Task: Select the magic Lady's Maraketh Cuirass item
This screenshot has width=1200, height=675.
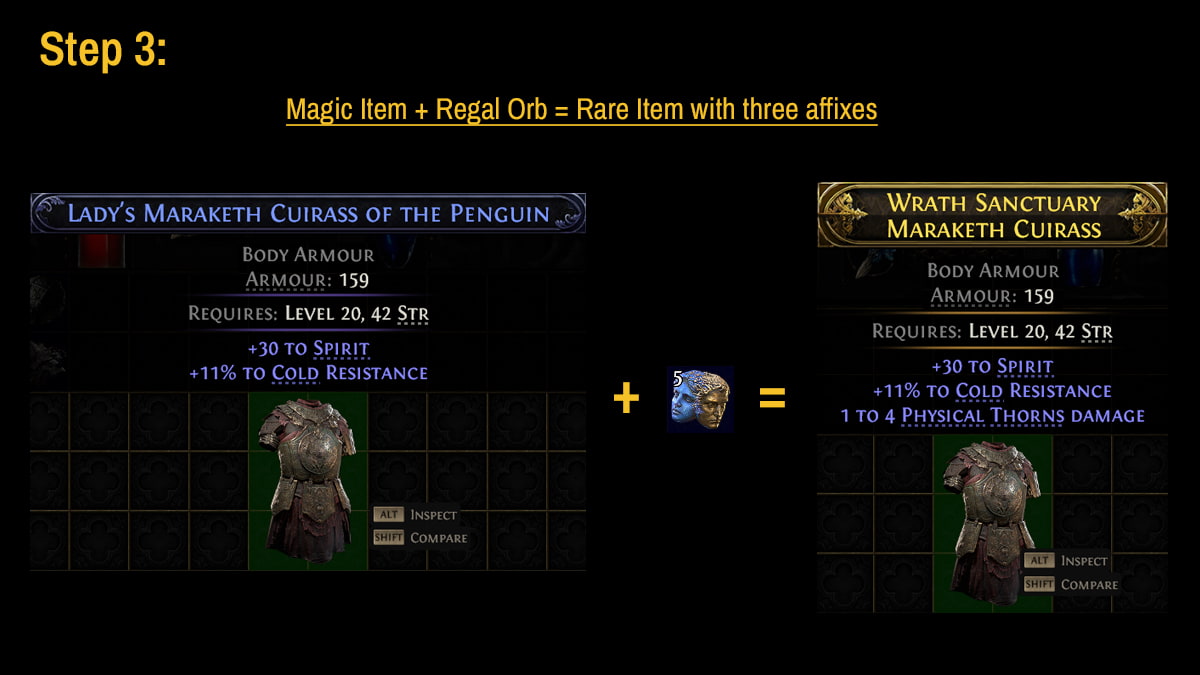Action: click(x=308, y=481)
